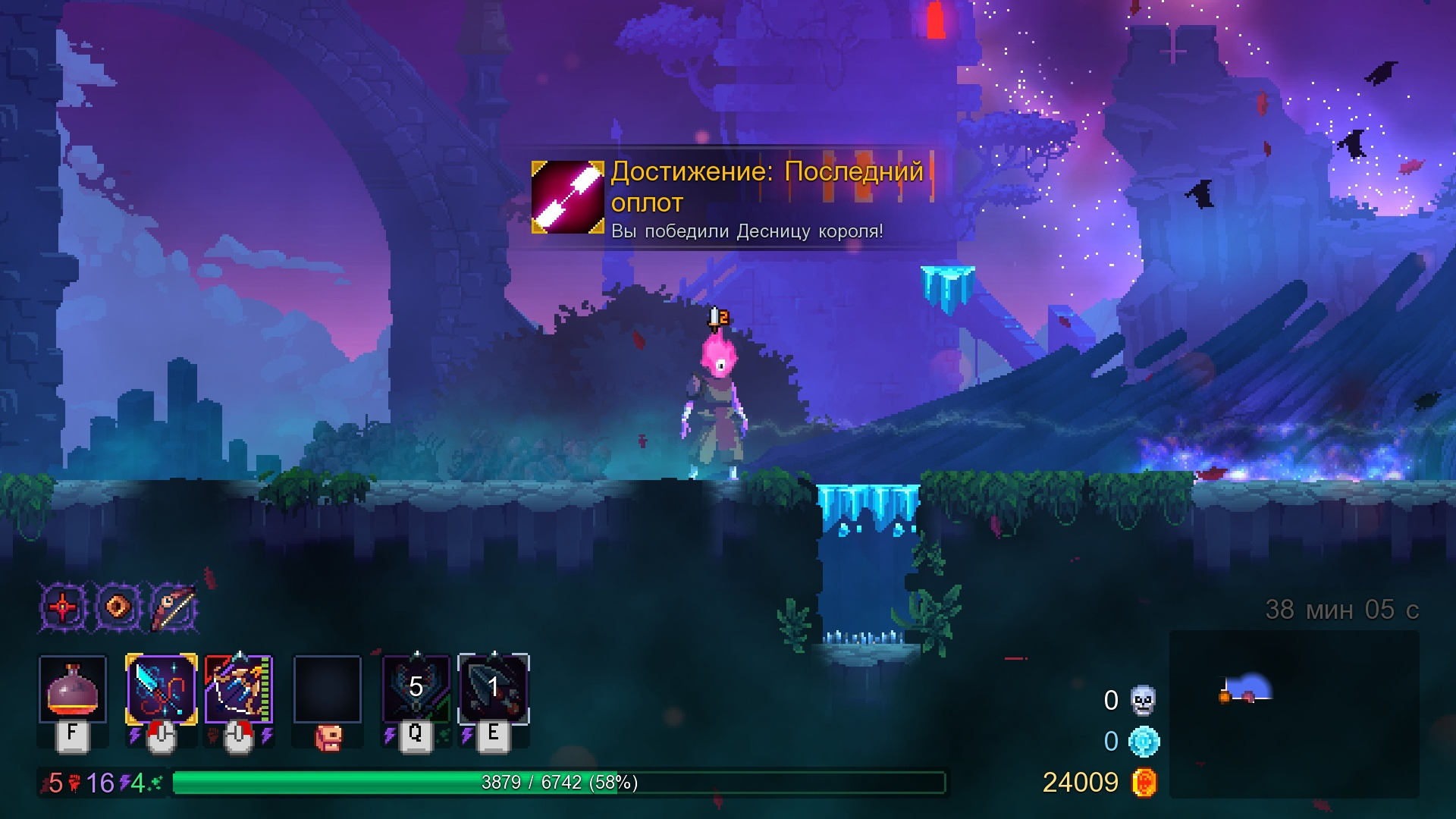This screenshot has height=819, width=1456.
Task: Inspect the bow mutation icon
Action: pos(174,607)
